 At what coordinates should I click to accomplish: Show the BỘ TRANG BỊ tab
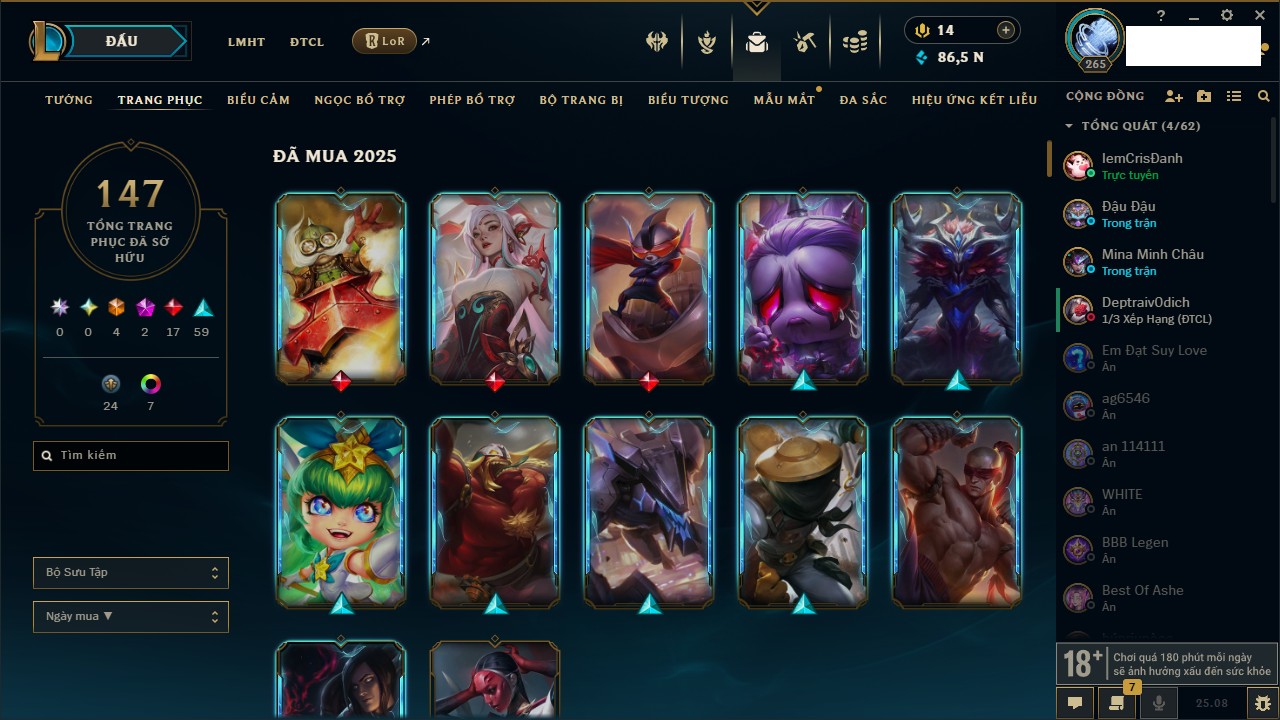581,100
